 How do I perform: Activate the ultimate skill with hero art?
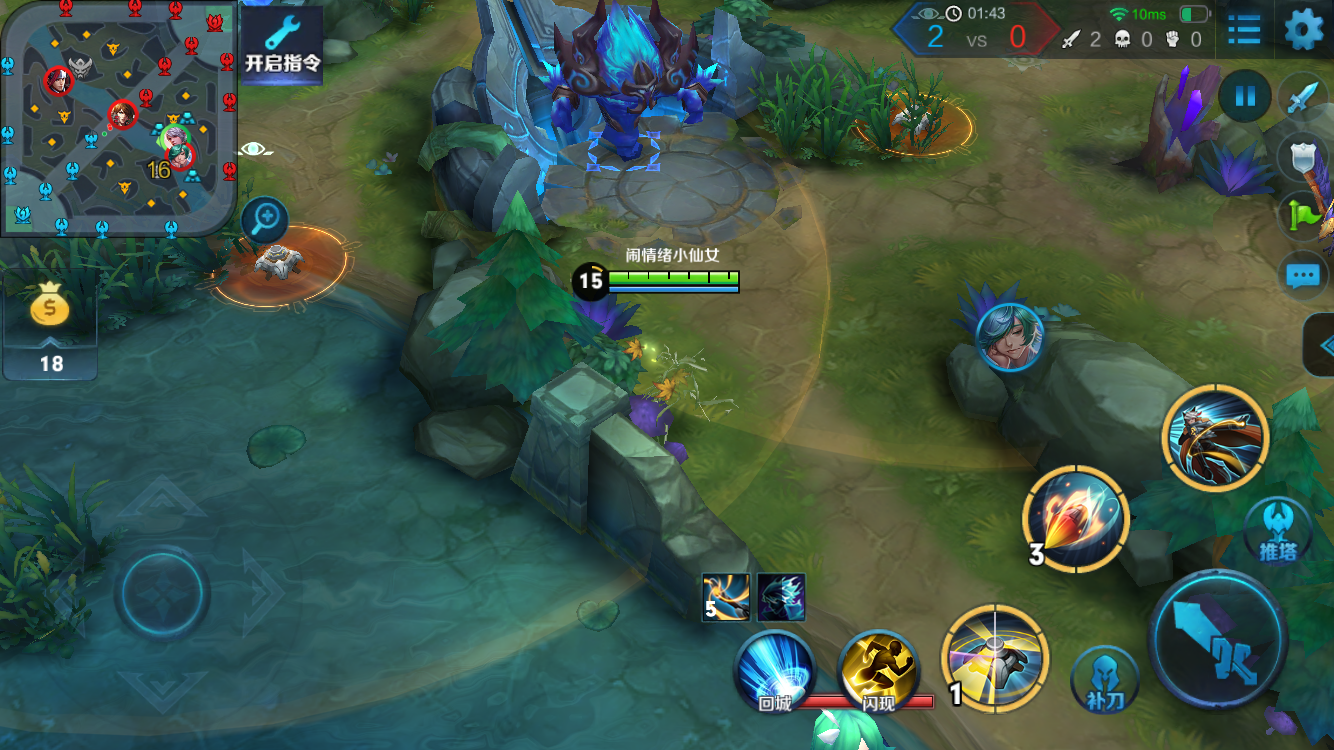(1215, 438)
